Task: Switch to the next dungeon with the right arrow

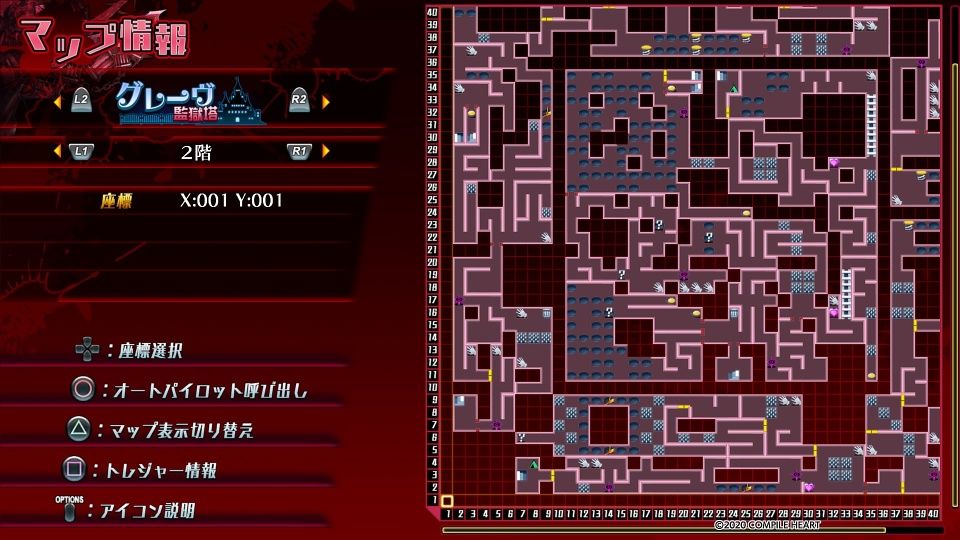Action: pyautogui.click(x=326, y=100)
